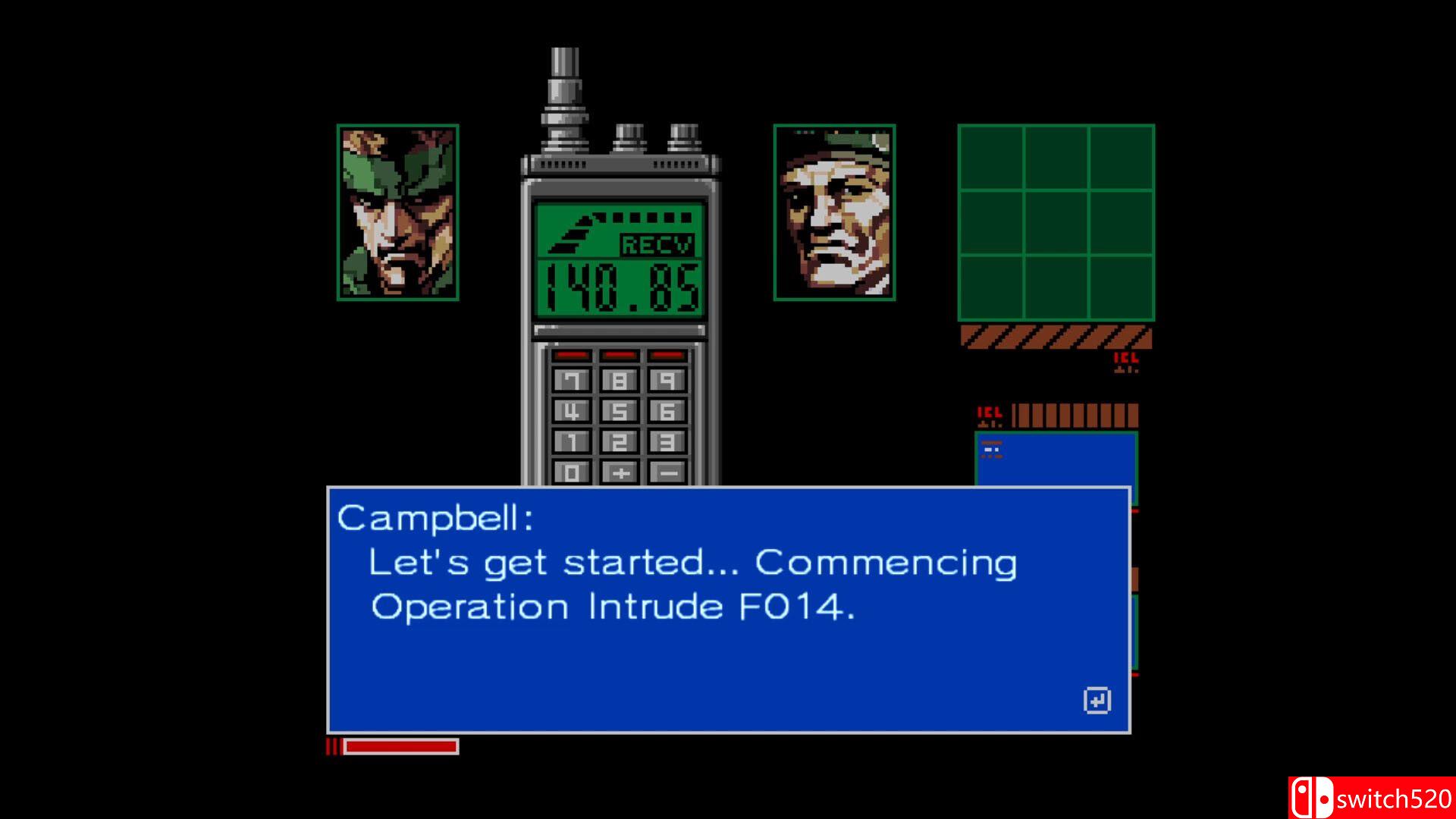
Task: Select the Campbell dialogue box
Action: pos(728,607)
